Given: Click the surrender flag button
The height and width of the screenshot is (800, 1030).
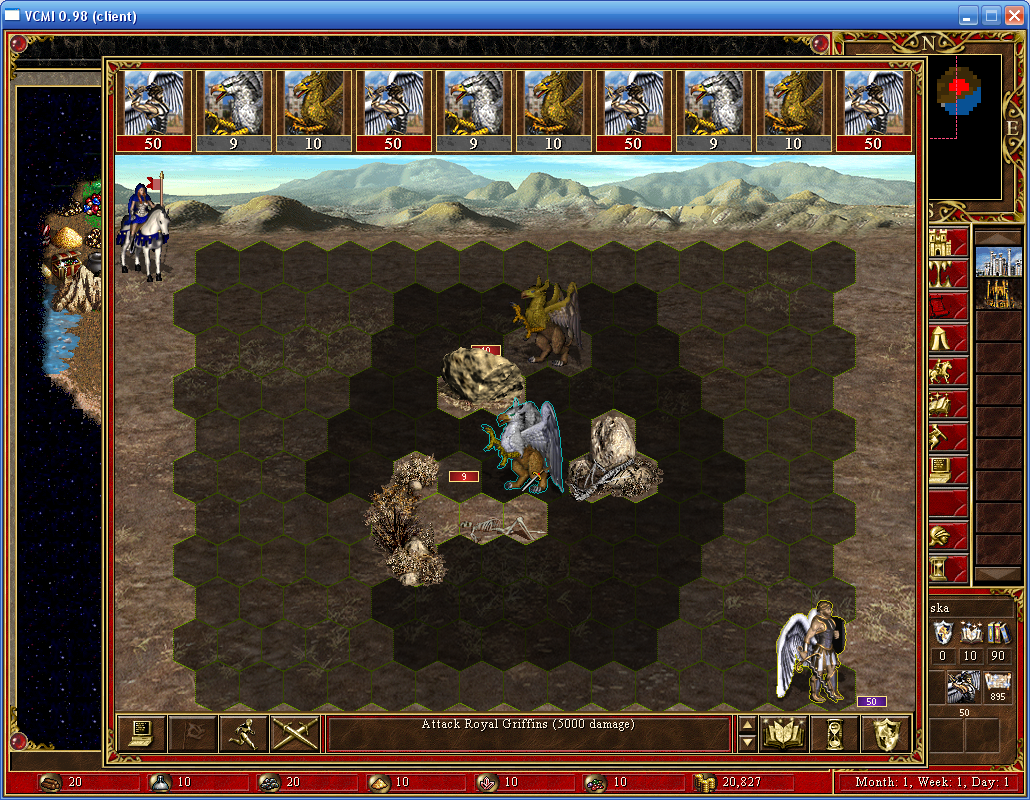Looking at the screenshot, I should [192, 734].
